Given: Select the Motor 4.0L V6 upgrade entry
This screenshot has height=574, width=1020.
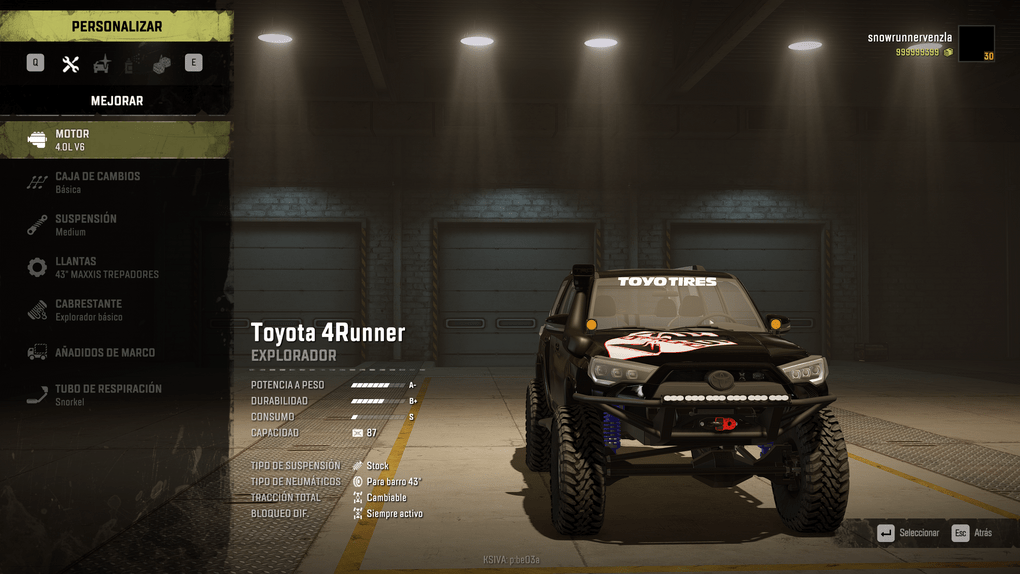Looking at the screenshot, I should click(x=115, y=140).
